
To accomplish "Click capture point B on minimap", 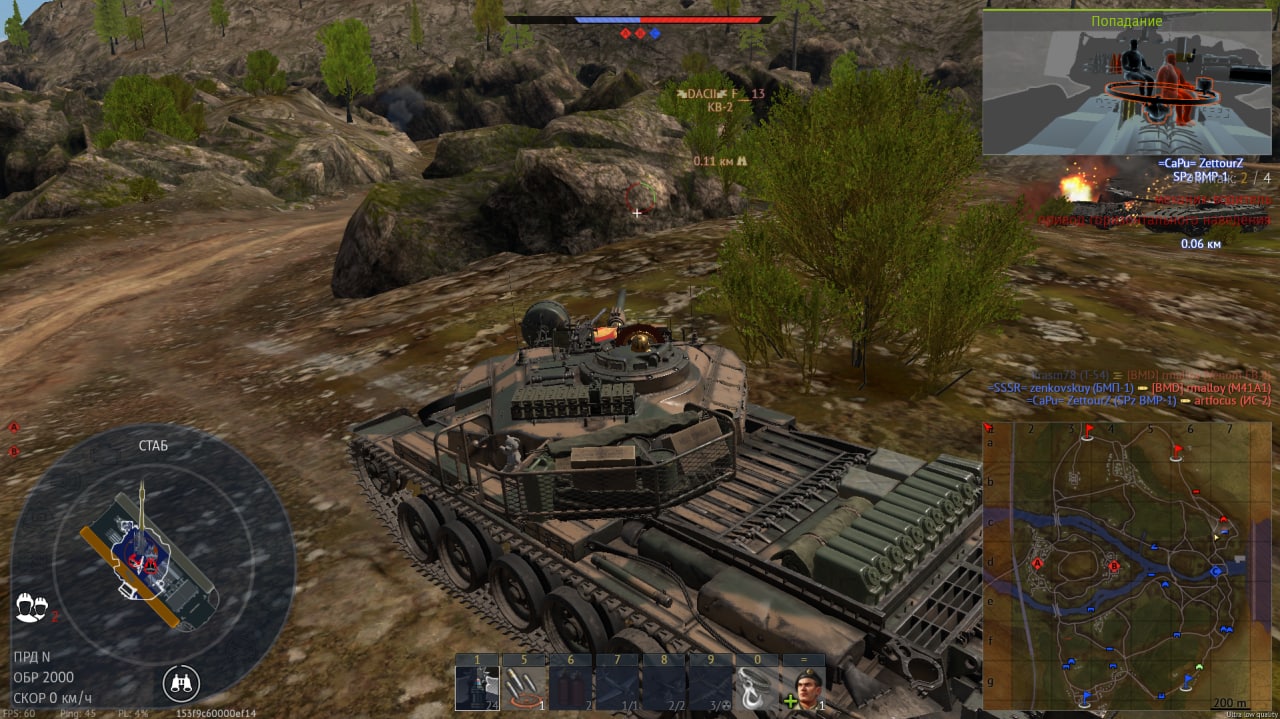I will pyautogui.click(x=1114, y=566).
